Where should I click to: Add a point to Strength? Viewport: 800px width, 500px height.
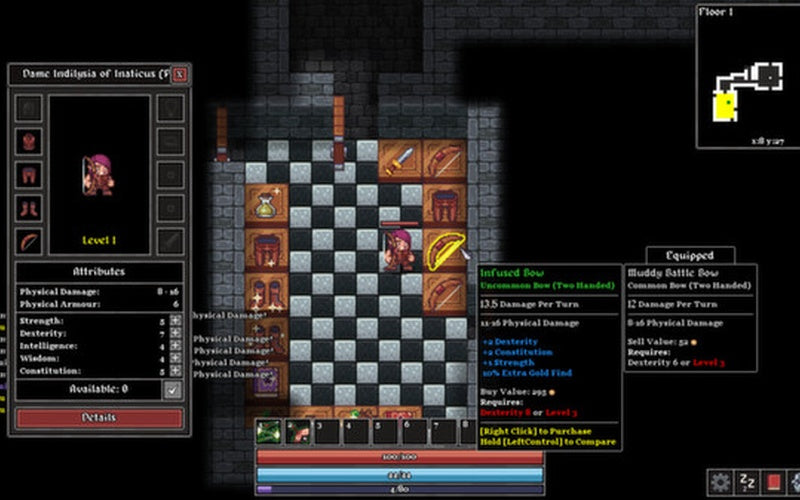point(175,321)
